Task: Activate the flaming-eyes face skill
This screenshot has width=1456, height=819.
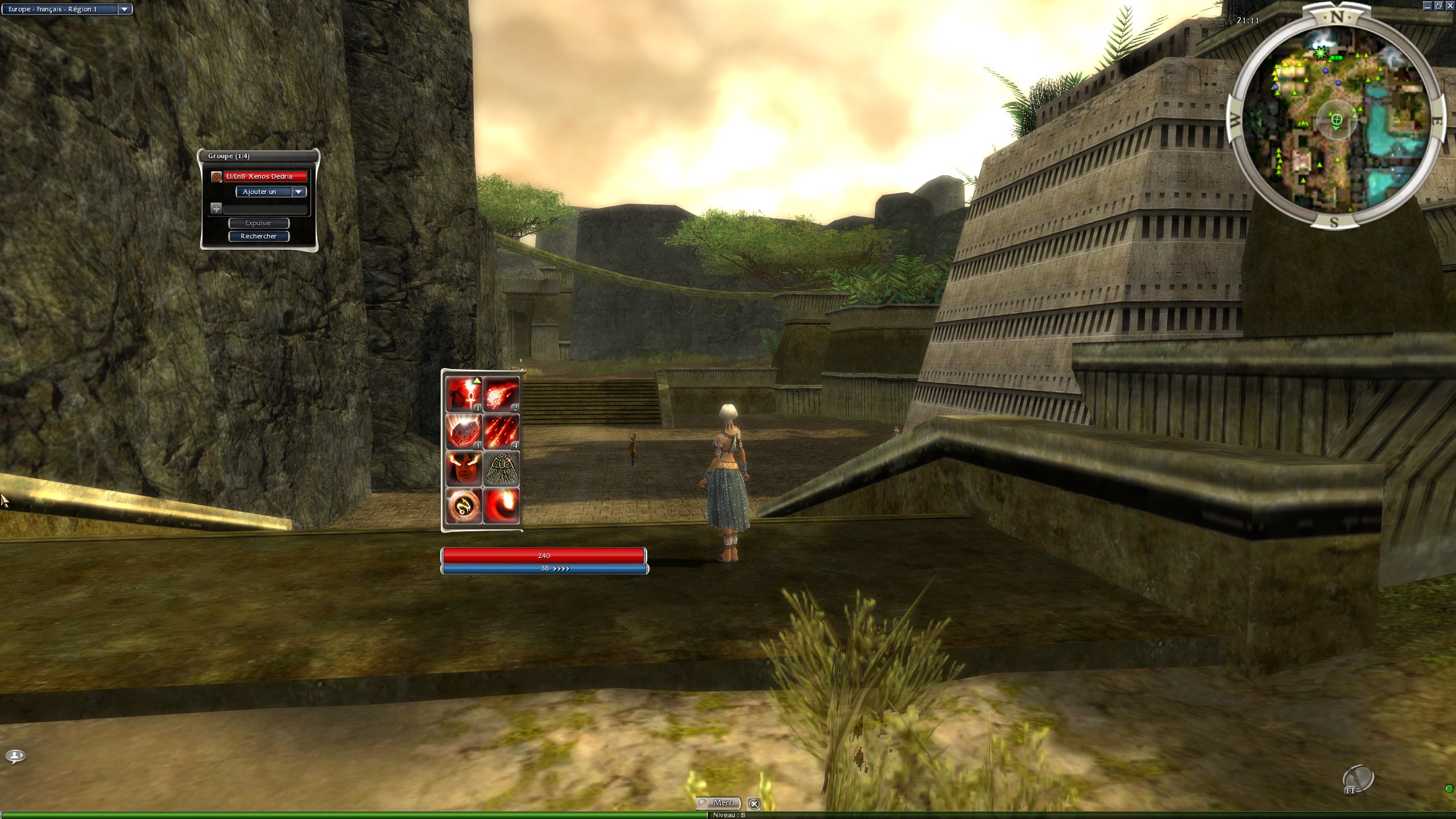Action: point(464,469)
